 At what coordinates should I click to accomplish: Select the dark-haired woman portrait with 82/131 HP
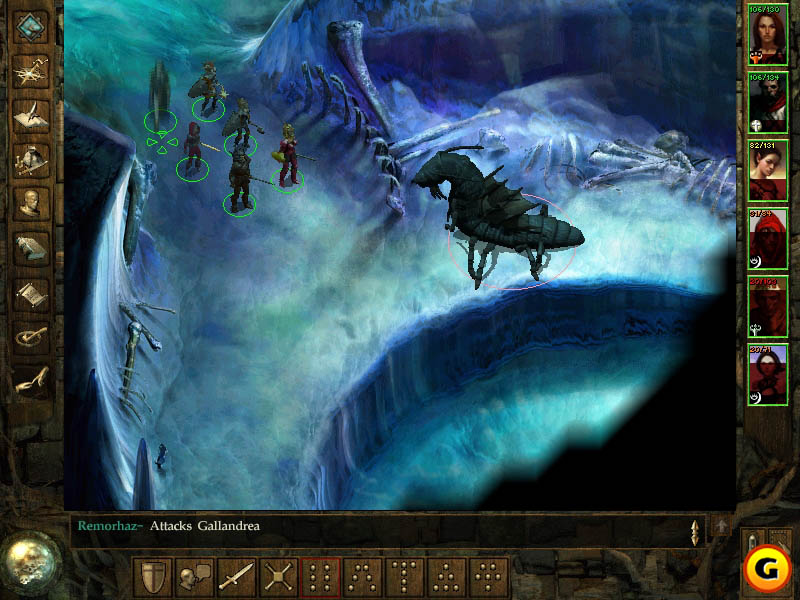pos(768,171)
